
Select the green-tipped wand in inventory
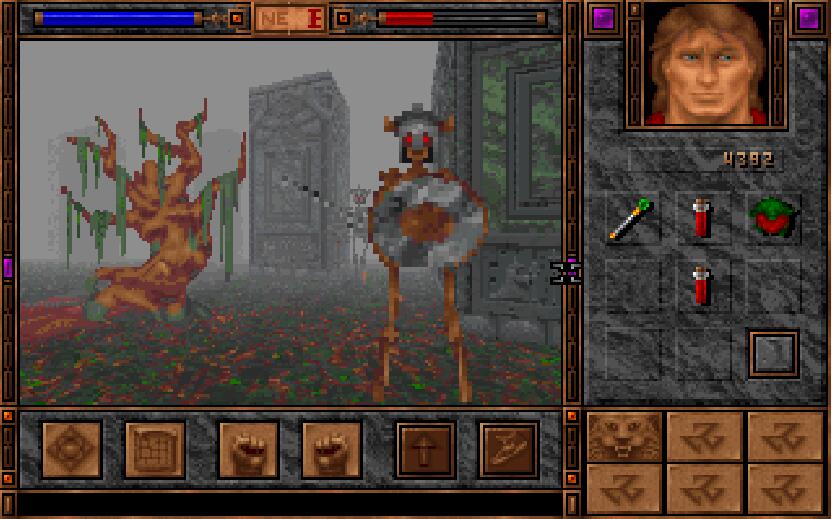[x=633, y=219]
